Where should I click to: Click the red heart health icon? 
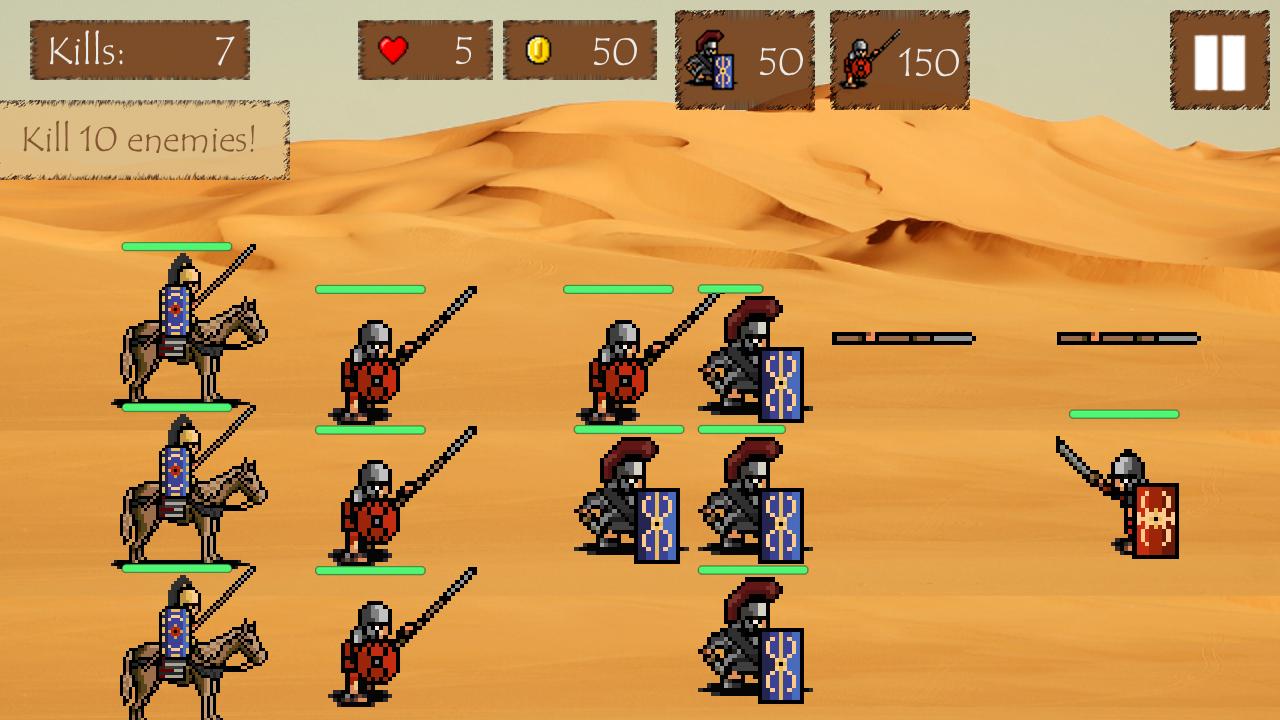point(394,48)
